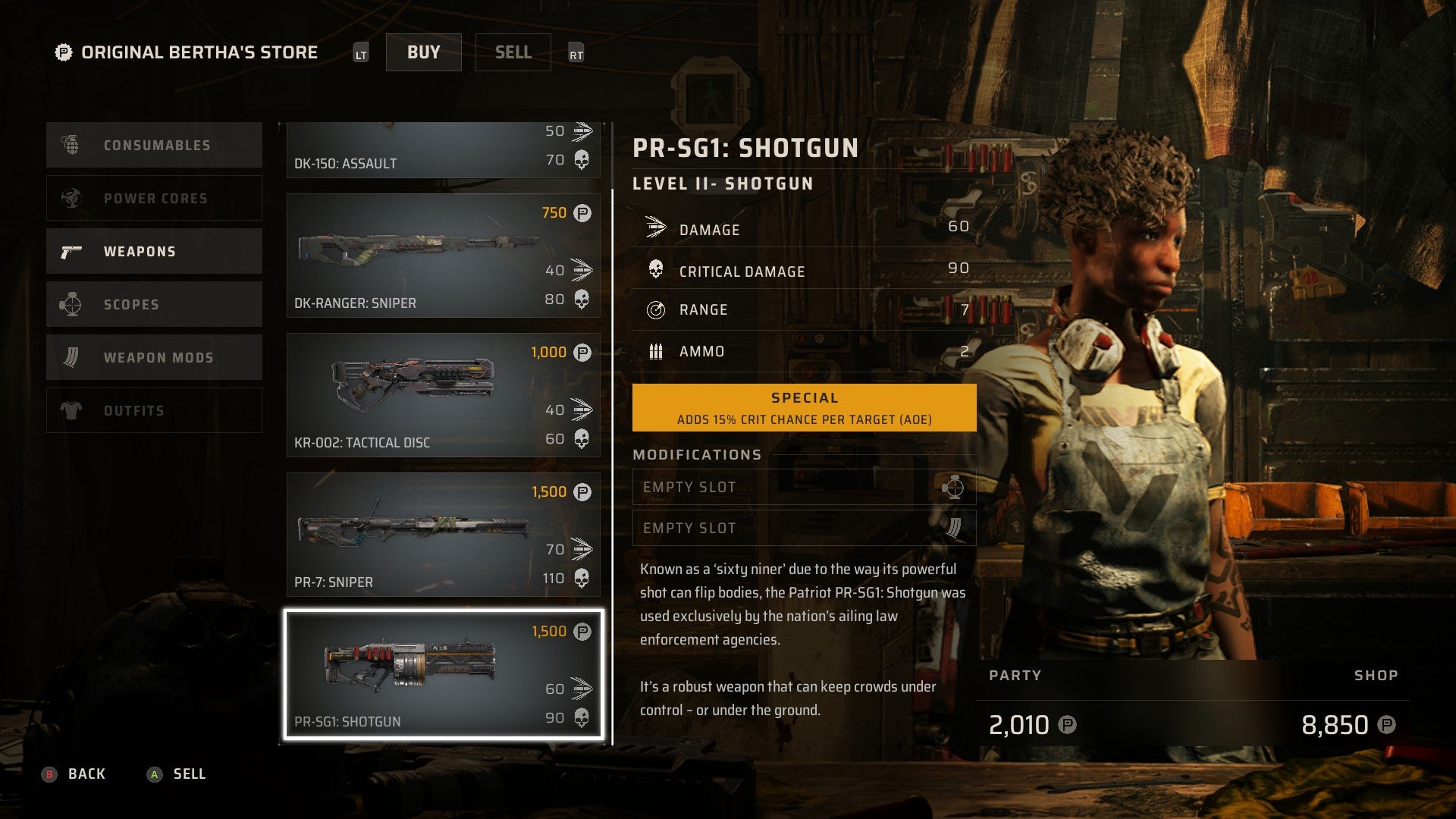Open the Power Cores category

[154, 198]
